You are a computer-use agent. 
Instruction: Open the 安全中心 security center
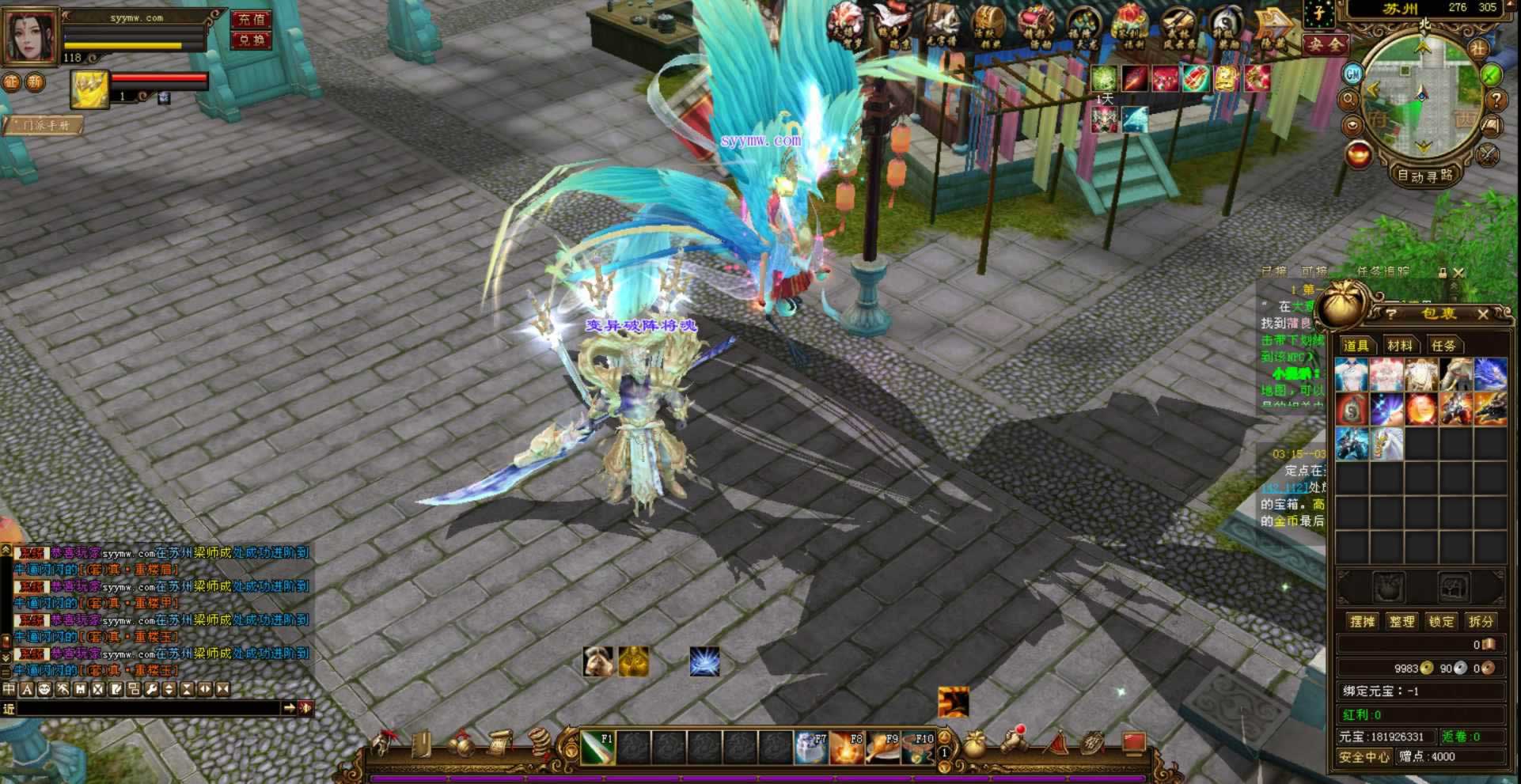tap(1364, 757)
